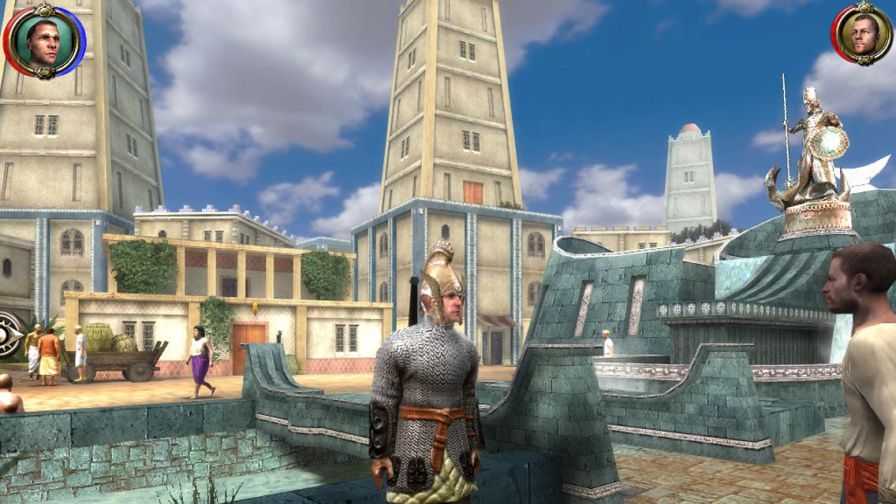This screenshot has width=896, height=504.
Task: Open the eye-shaped icon at screen edge
Action: point(10,334)
